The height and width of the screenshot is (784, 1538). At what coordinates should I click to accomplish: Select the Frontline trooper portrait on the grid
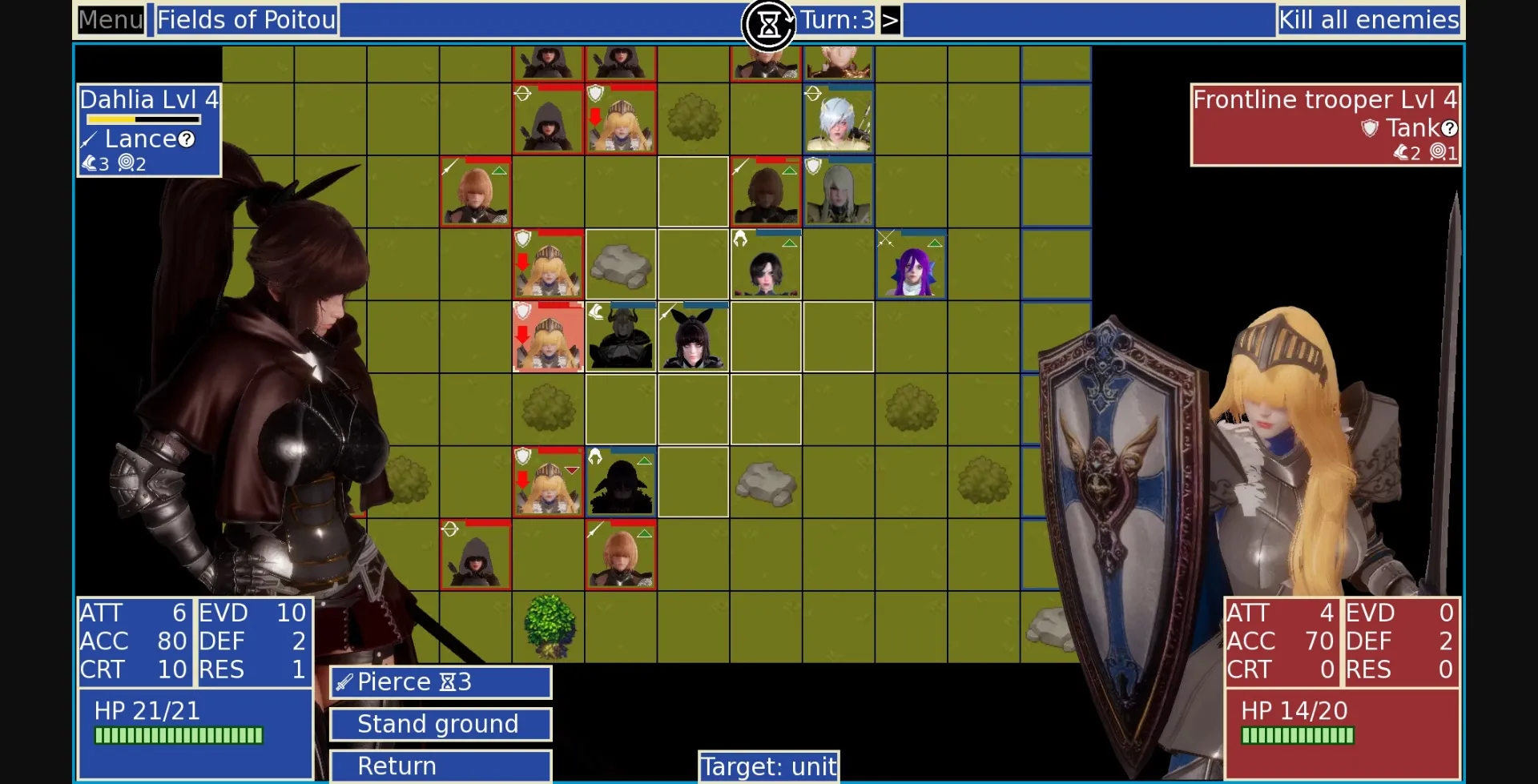pyautogui.click(x=549, y=340)
